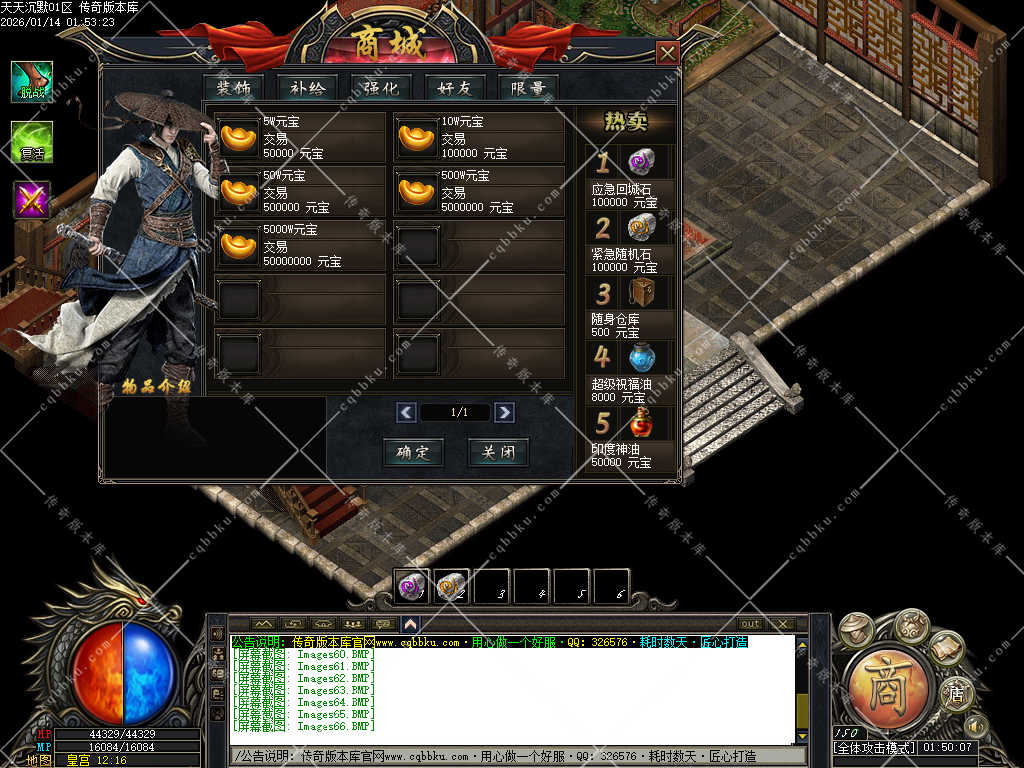Choose the 超级祝福油 blue jar
This screenshot has height=768, width=1024.
coord(641,357)
